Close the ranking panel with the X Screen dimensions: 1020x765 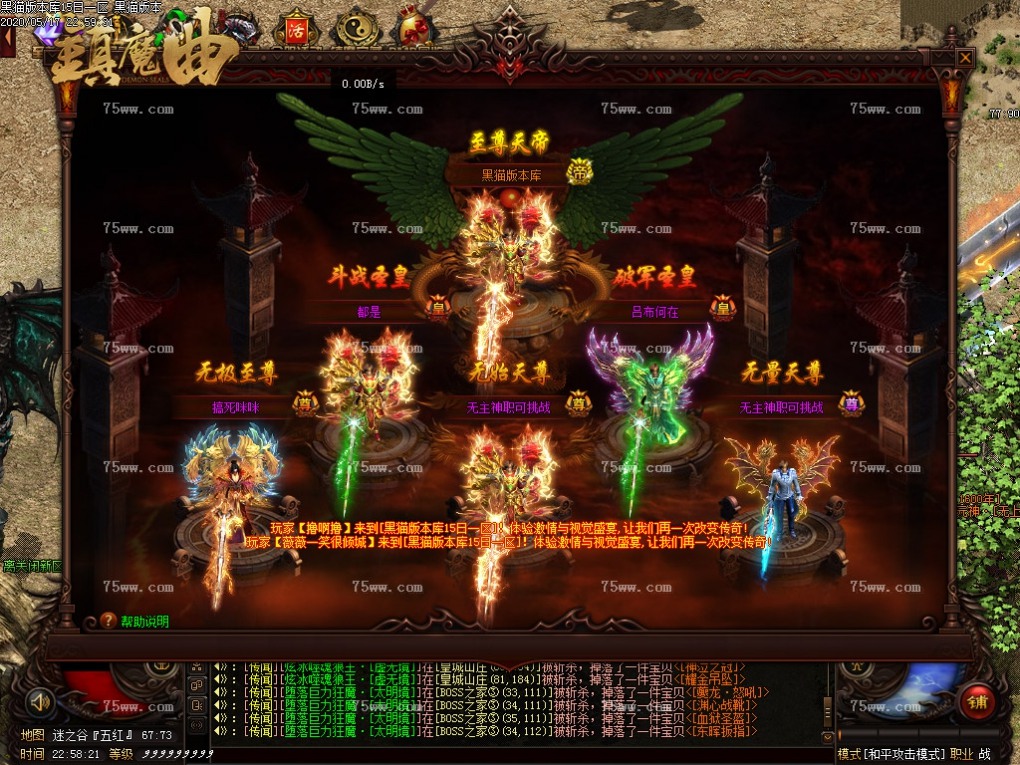click(x=965, y=58)
